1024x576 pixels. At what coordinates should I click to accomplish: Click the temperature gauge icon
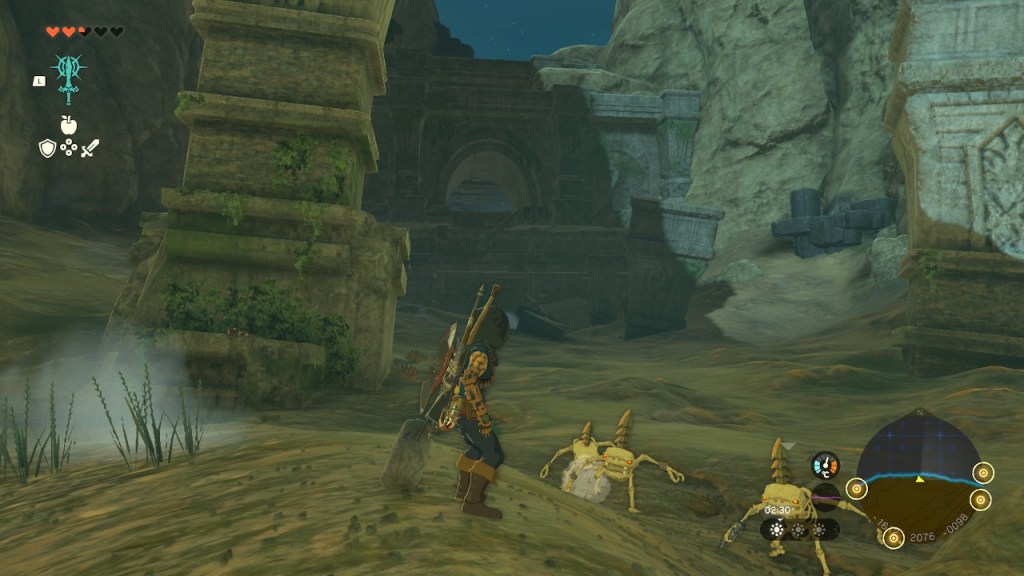825,465
